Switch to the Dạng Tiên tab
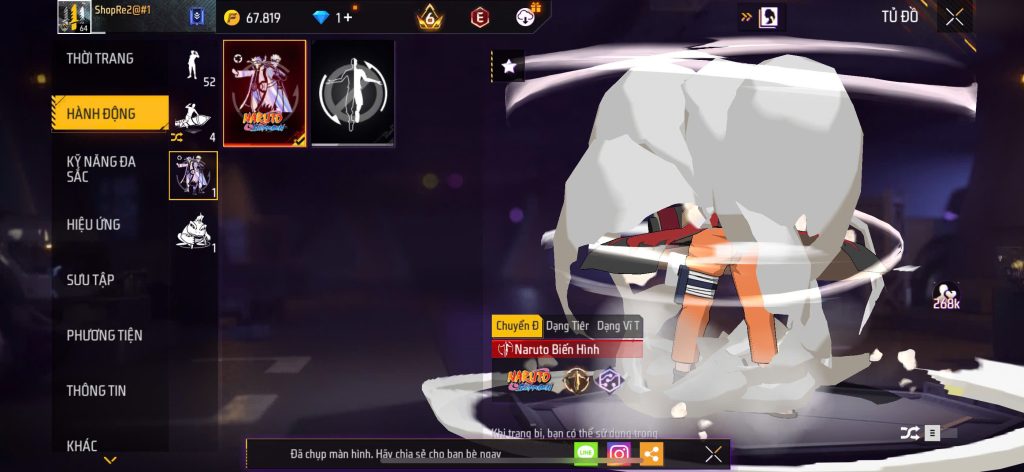The height and width of the screenshot is (472, 1024). 568,326
